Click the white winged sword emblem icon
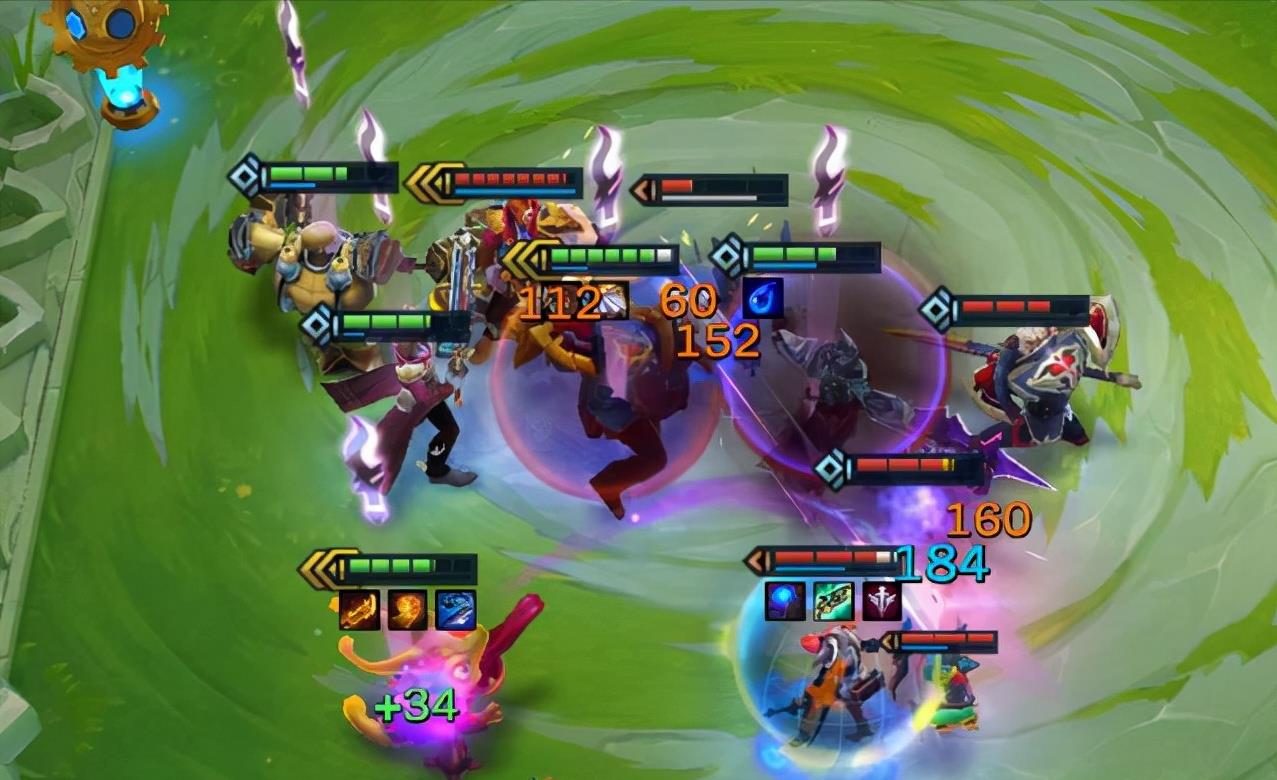This screenshot has height=780, width=1277. click(881, 601)
